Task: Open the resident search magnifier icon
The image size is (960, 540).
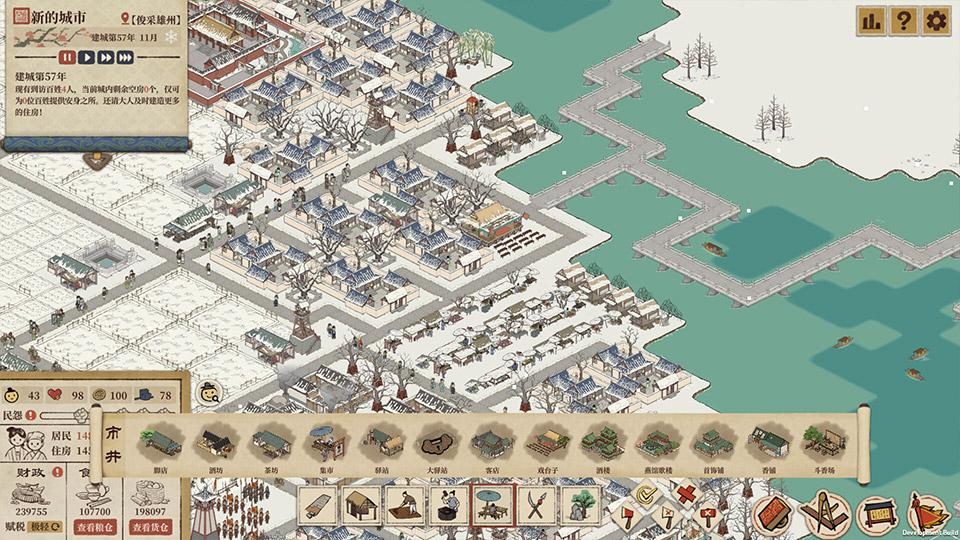Action: (x=209, y=392)
